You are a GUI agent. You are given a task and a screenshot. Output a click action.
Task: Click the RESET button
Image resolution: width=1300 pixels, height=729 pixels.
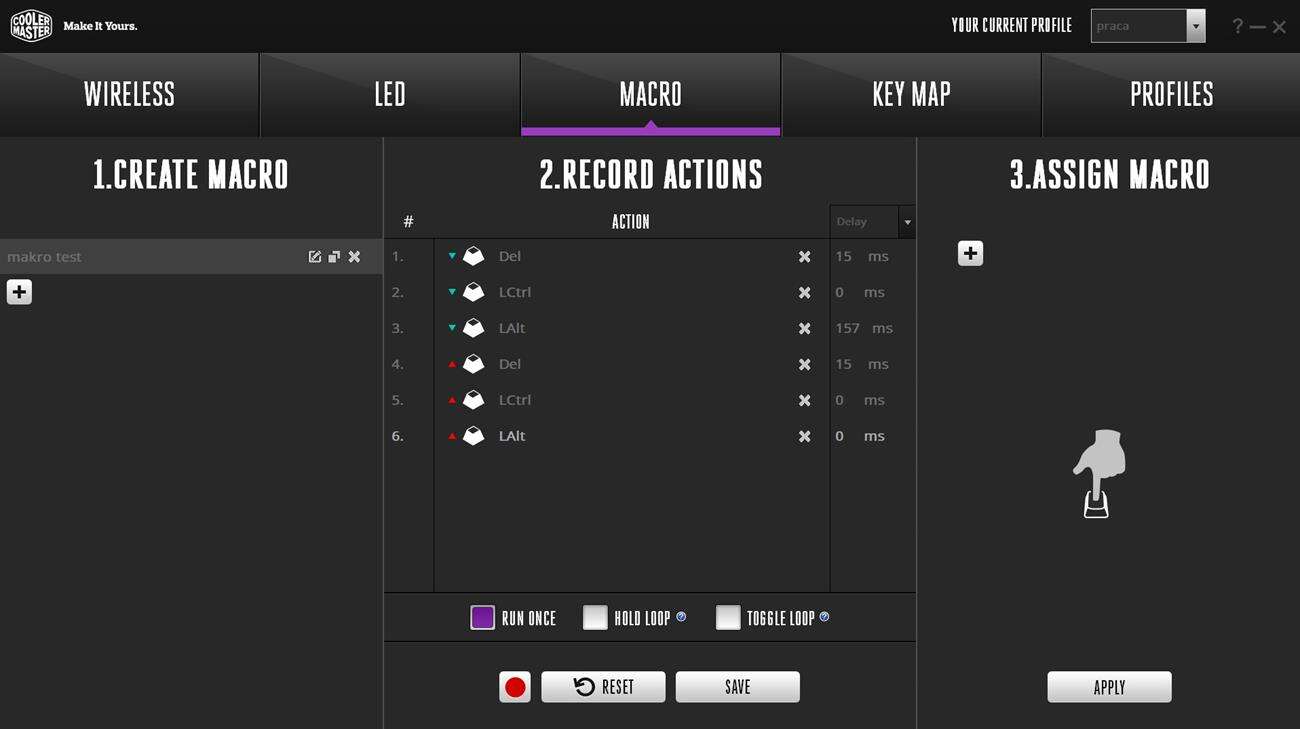pos(603,686)
